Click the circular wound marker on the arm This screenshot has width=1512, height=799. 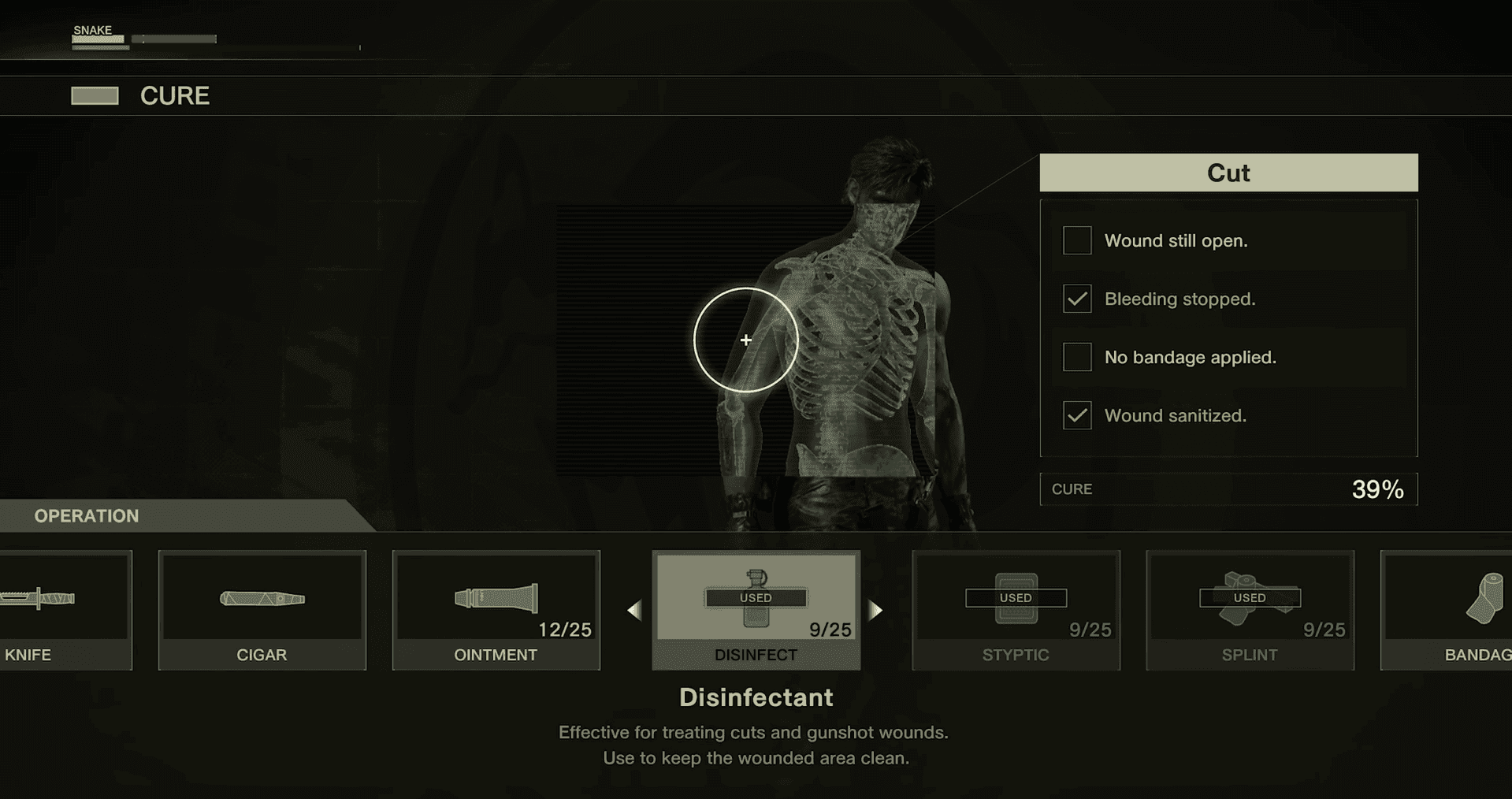(745, 340)
